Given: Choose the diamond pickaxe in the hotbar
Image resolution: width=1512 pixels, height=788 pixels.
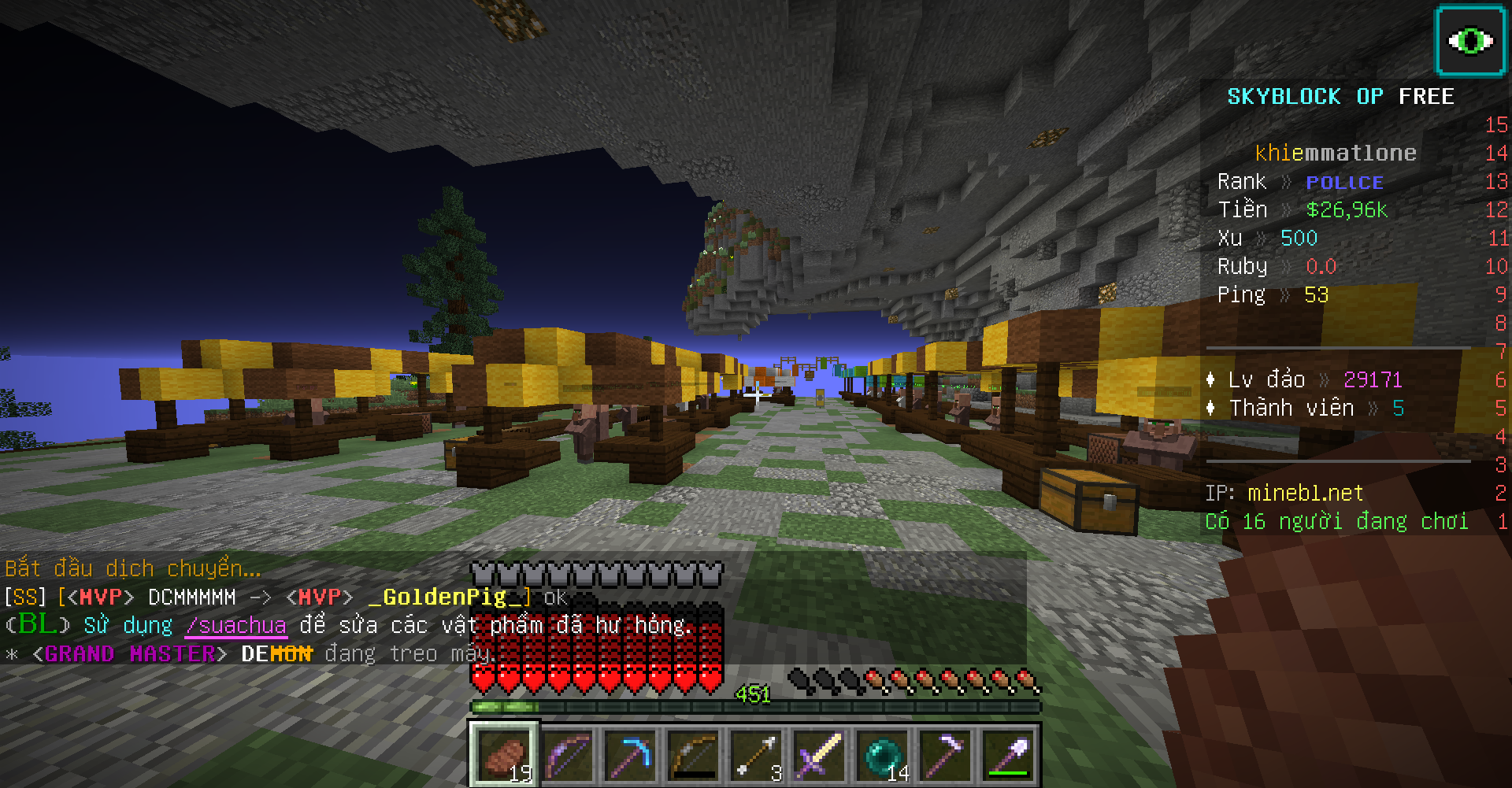Looking at the screenshot, I should [630, 755].
